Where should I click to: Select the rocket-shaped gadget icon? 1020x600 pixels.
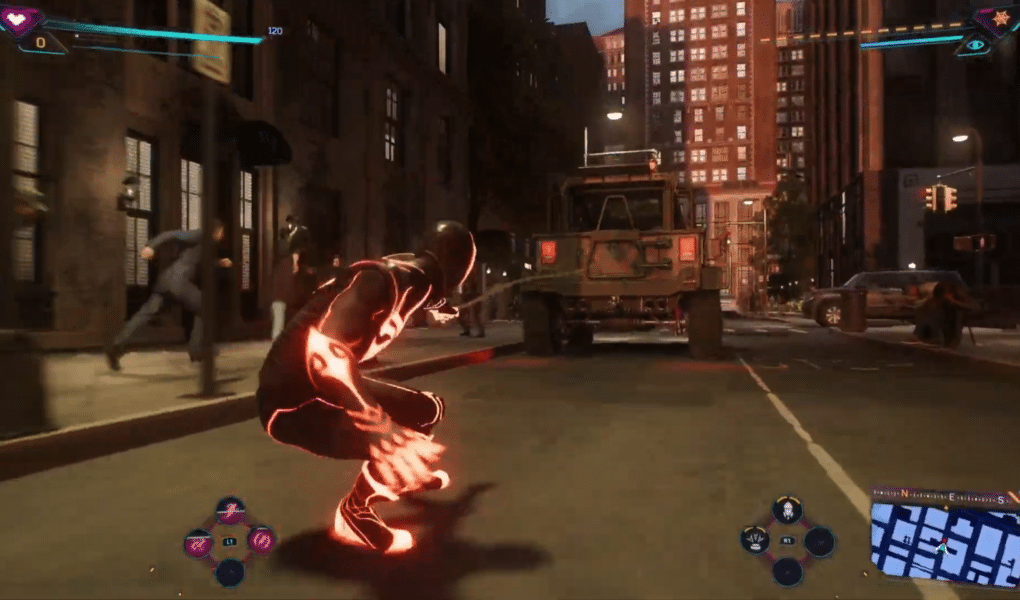[x=788, y=510]
